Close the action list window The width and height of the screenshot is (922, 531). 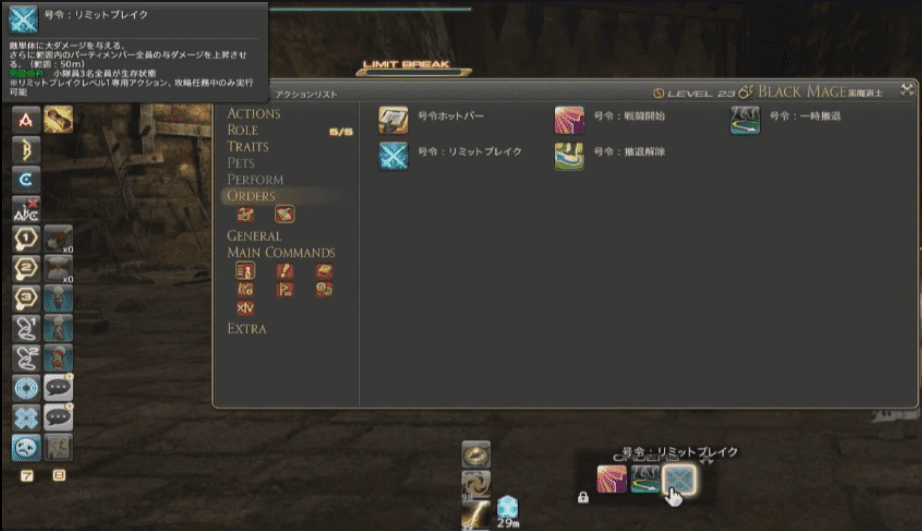pos(906,90)
